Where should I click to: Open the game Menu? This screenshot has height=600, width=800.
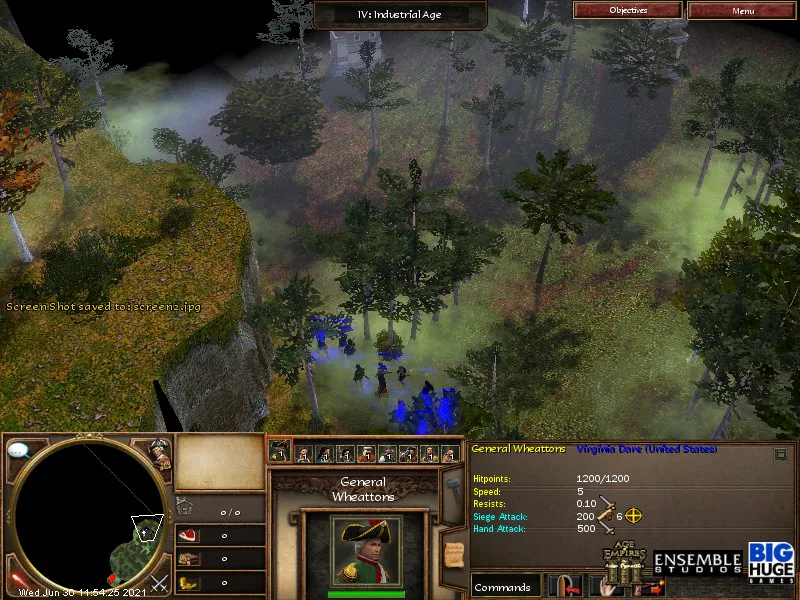pyautogui.click(x=742, y=10)
